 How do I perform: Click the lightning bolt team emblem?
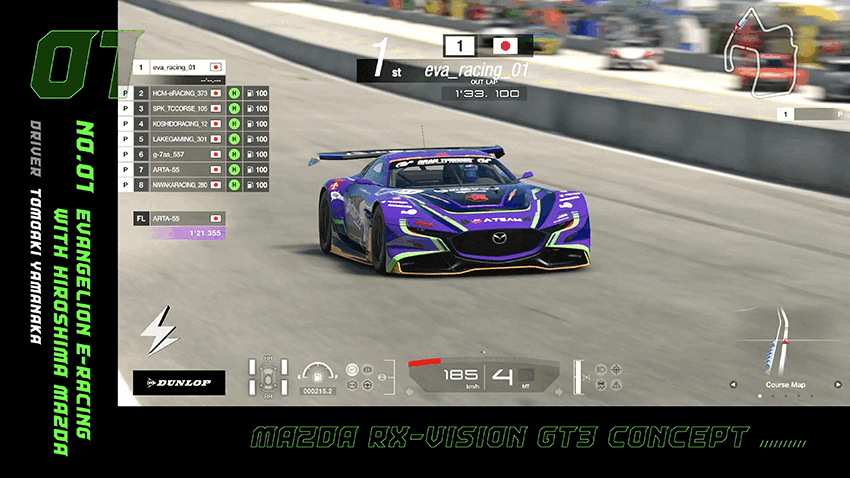coord(159,331)
